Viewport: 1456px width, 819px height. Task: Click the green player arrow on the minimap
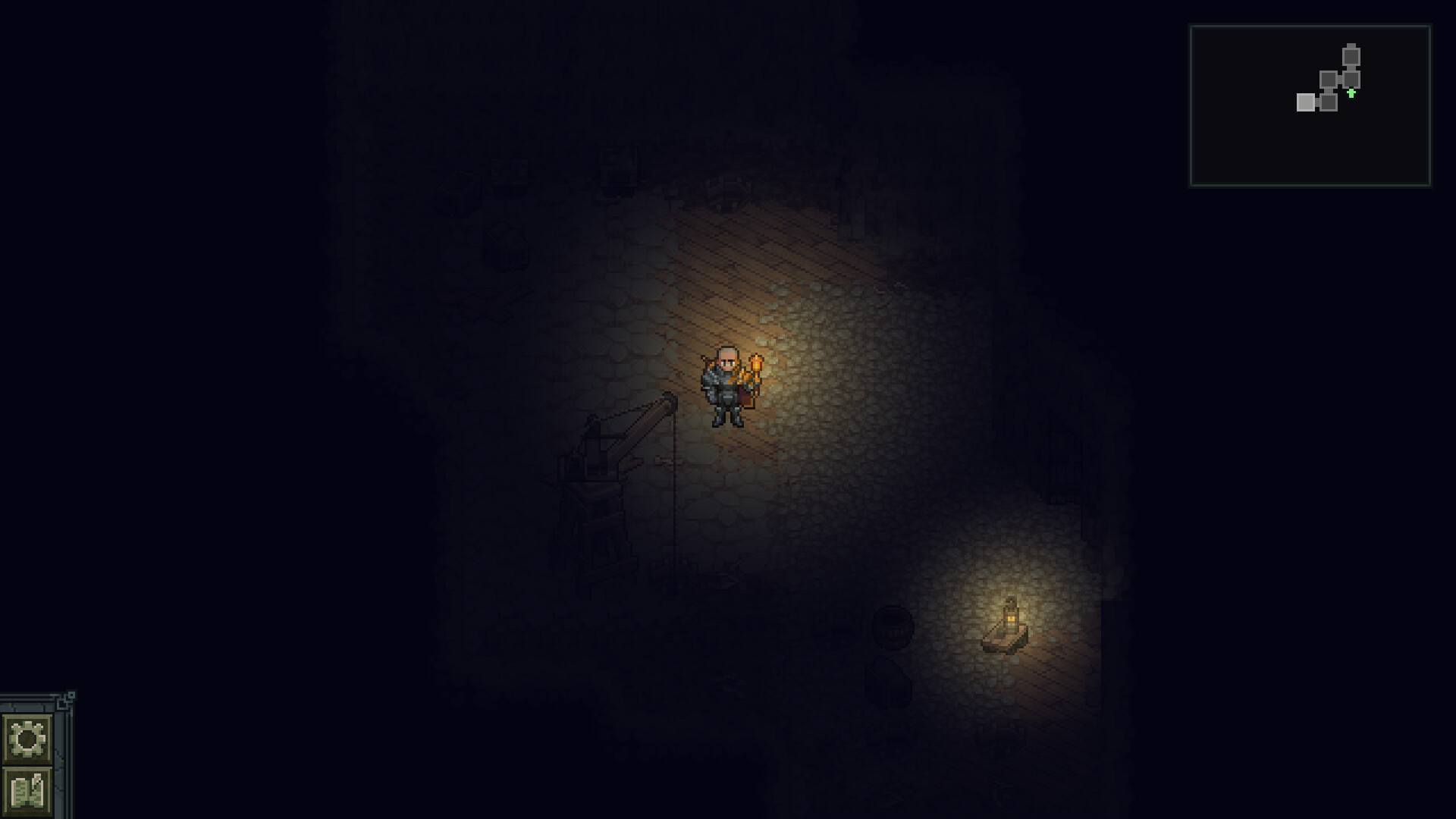point(1351,93)
